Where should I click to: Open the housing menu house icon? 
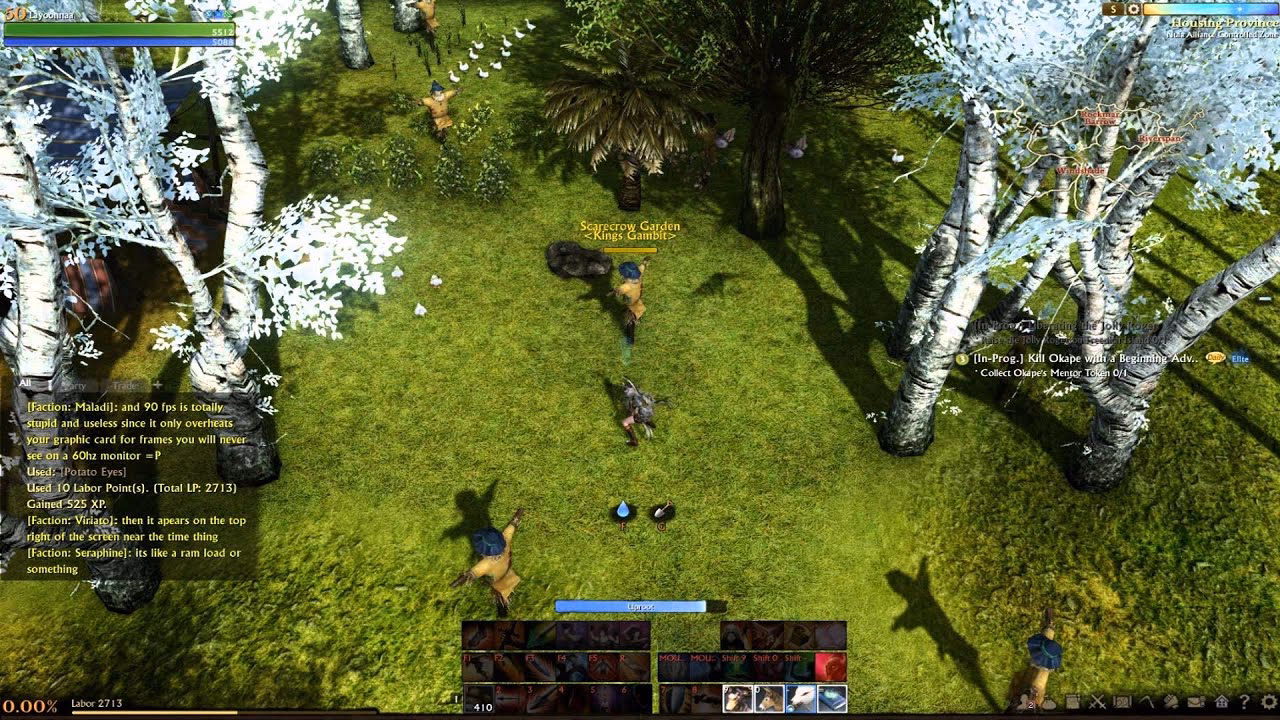tap(1222, 703)
